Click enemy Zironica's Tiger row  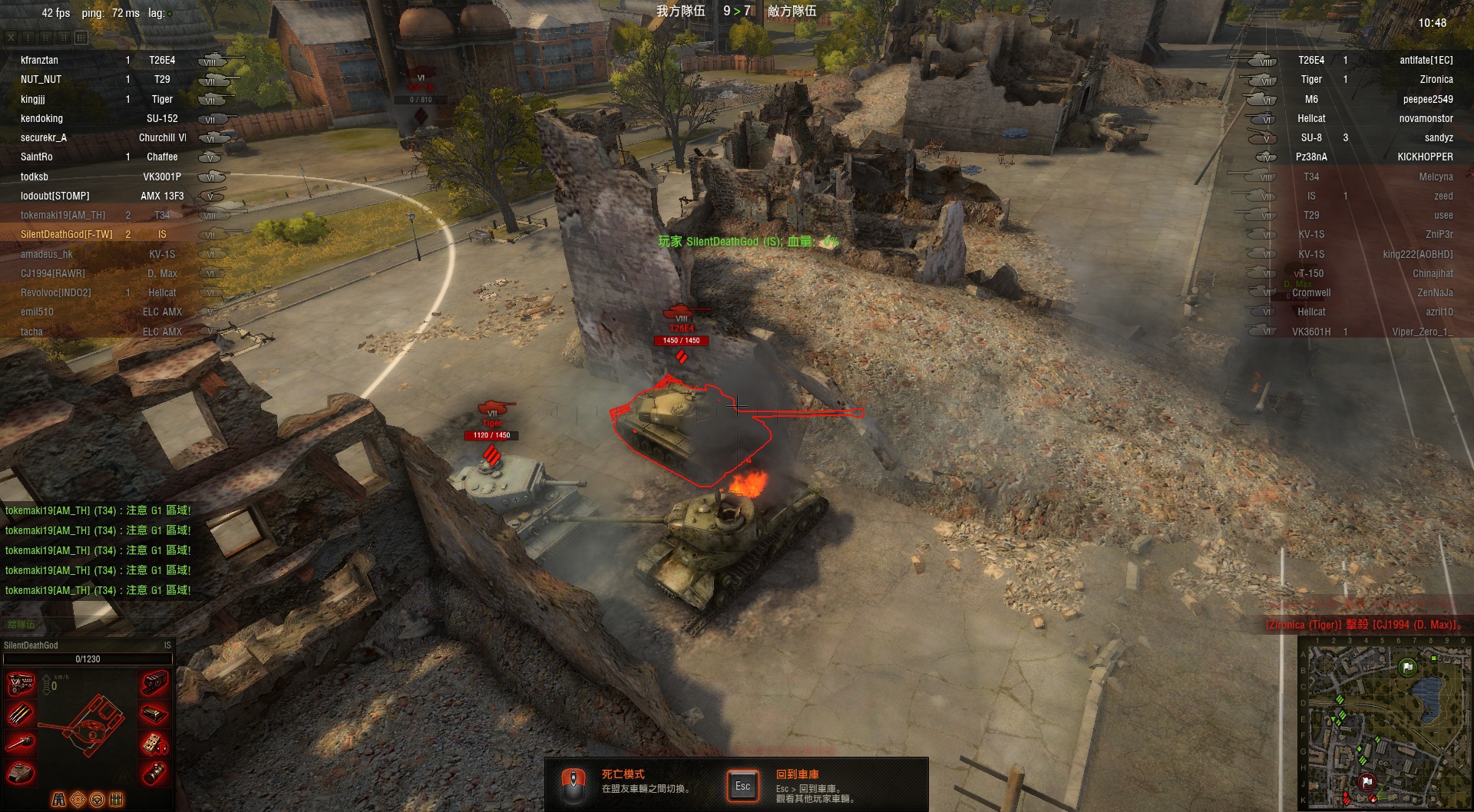pyautogui.click(x=1367, y=79)
